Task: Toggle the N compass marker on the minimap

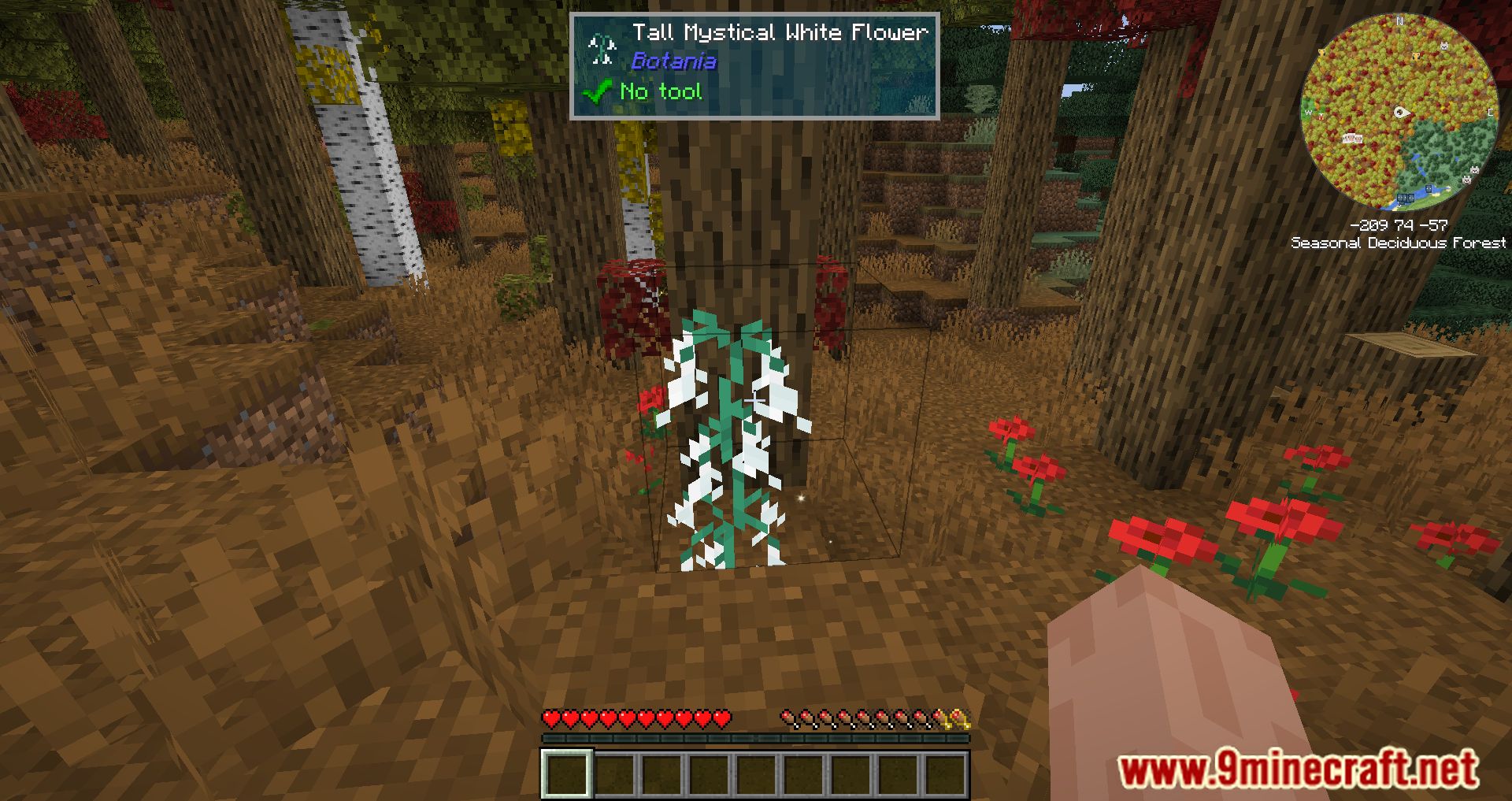Action: pos(1399,22)
